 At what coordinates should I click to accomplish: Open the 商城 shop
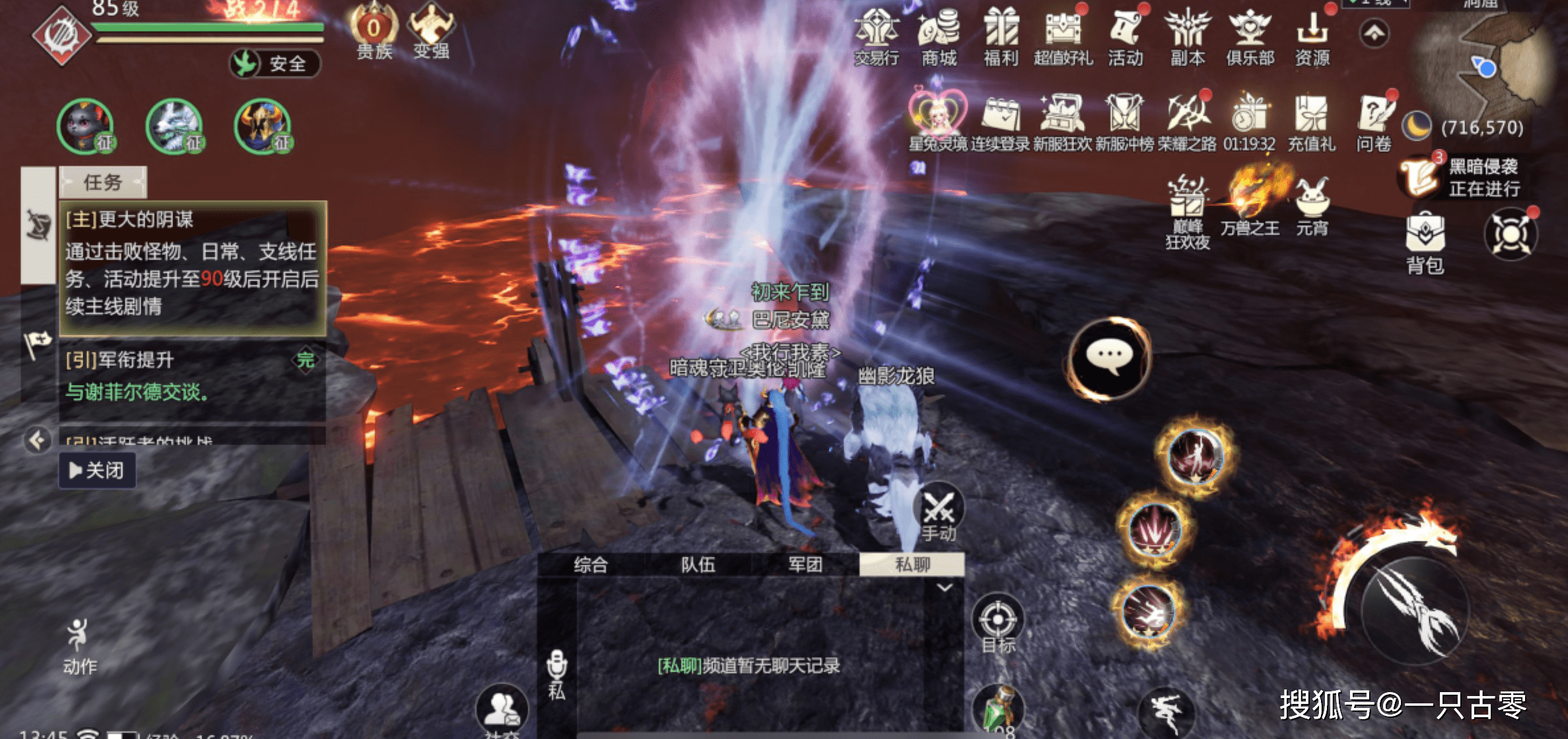[939, 36]
